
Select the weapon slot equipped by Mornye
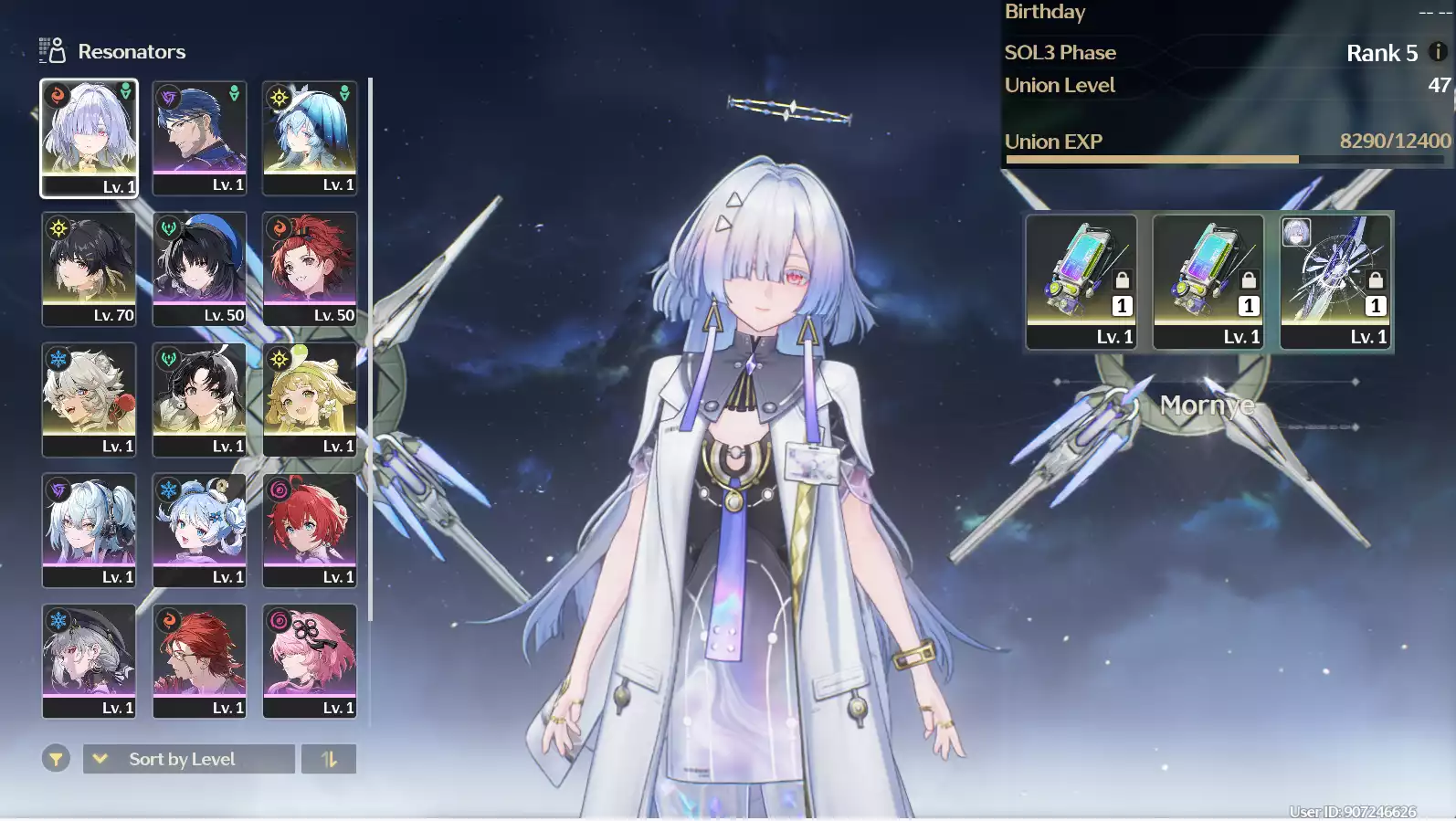pos(1335,281)
